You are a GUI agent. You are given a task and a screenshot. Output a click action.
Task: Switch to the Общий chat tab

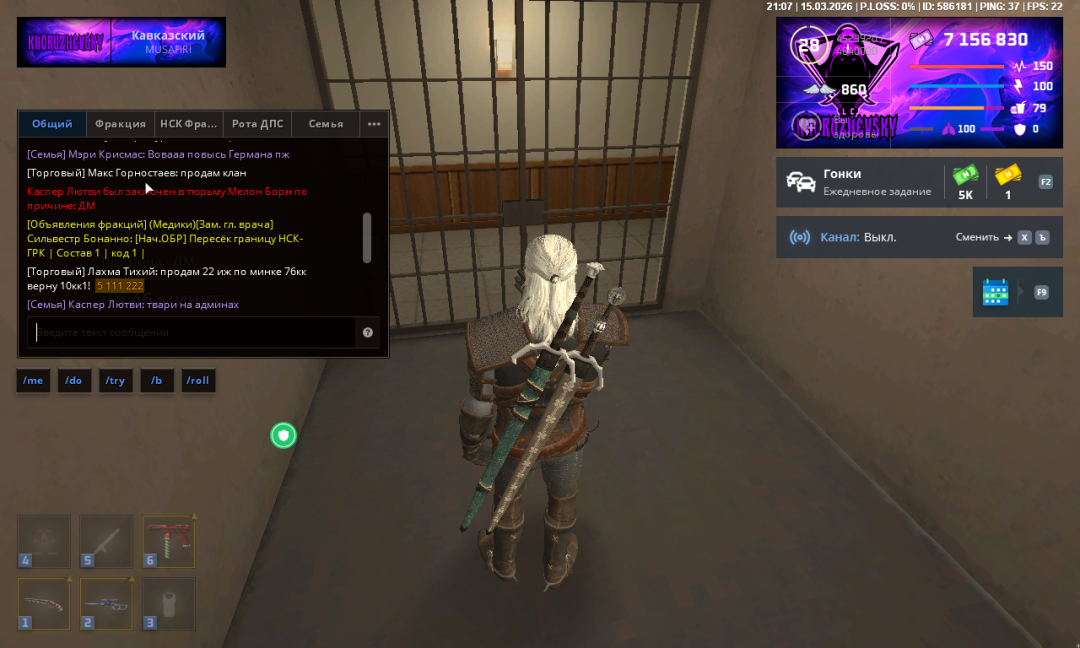point(52,124)
